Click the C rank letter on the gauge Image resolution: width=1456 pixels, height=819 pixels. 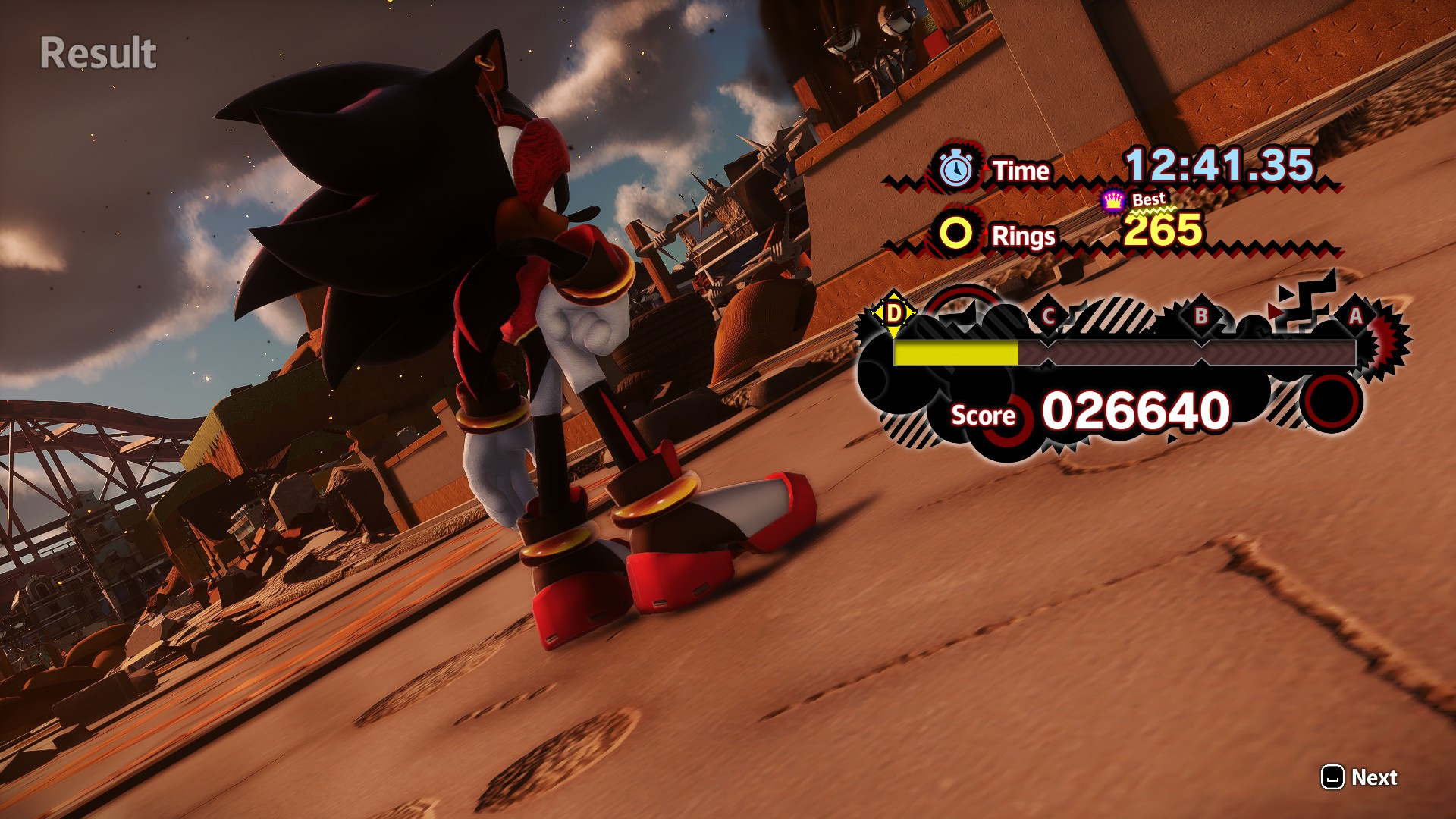pyautogui.click(x=1050, y=316)
